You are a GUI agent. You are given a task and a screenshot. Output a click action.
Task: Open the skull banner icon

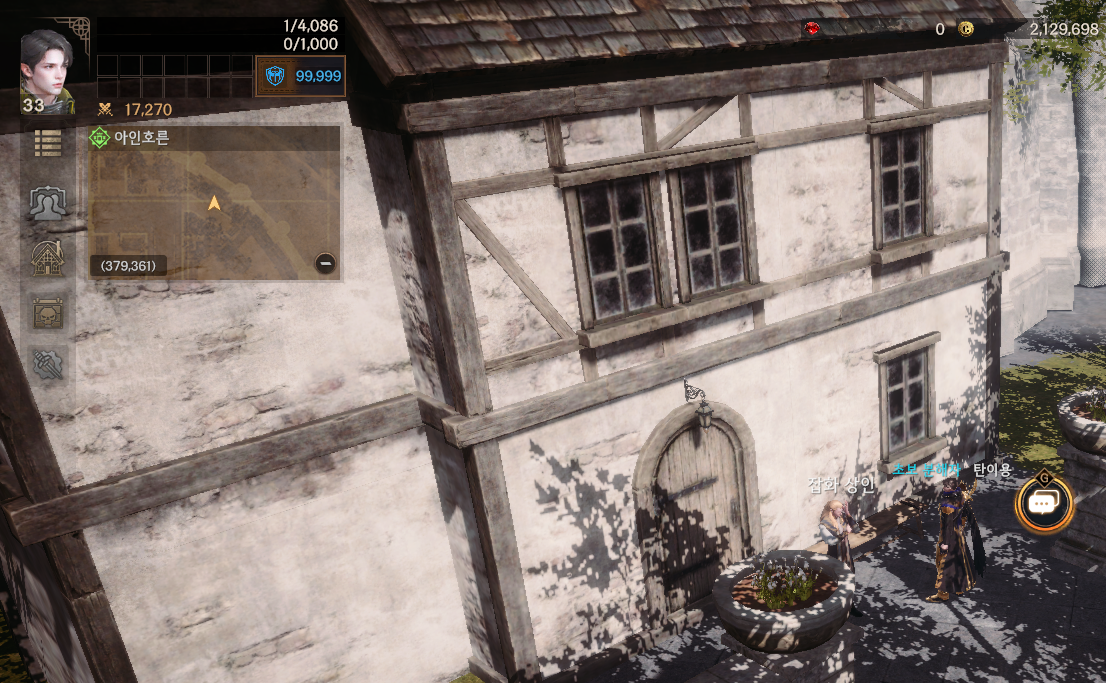(x=48, y=313)
